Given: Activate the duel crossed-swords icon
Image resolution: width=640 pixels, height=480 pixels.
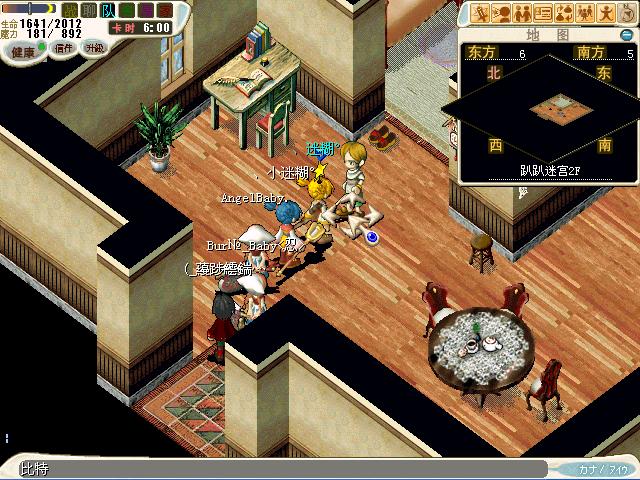Looking at the screenshot, I should (480, 13).
